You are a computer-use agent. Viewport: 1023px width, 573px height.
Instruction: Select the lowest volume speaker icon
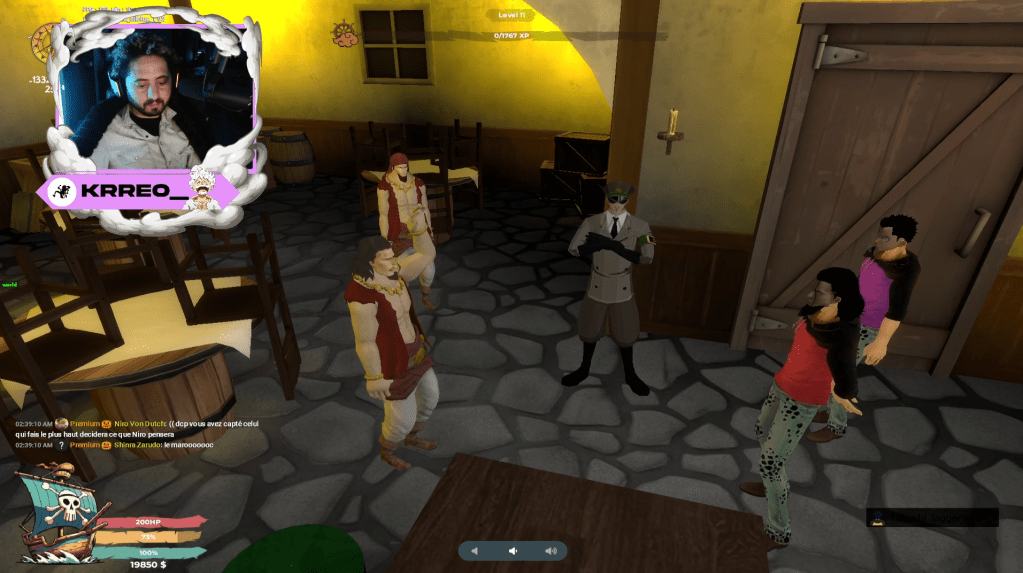[476, 551]
